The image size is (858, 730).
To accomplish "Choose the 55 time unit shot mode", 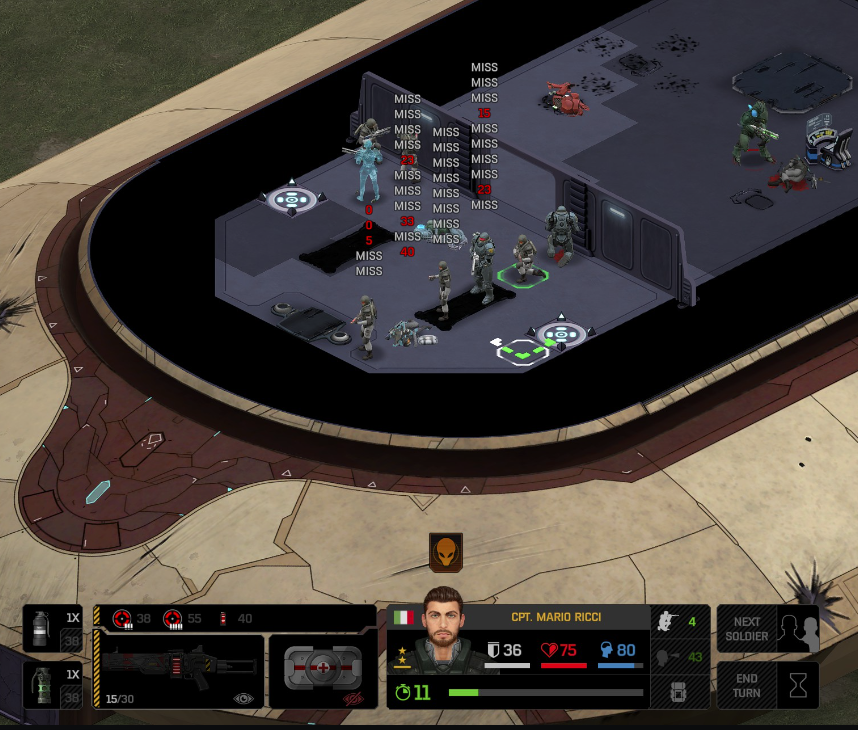I will [x=183, y=619].
